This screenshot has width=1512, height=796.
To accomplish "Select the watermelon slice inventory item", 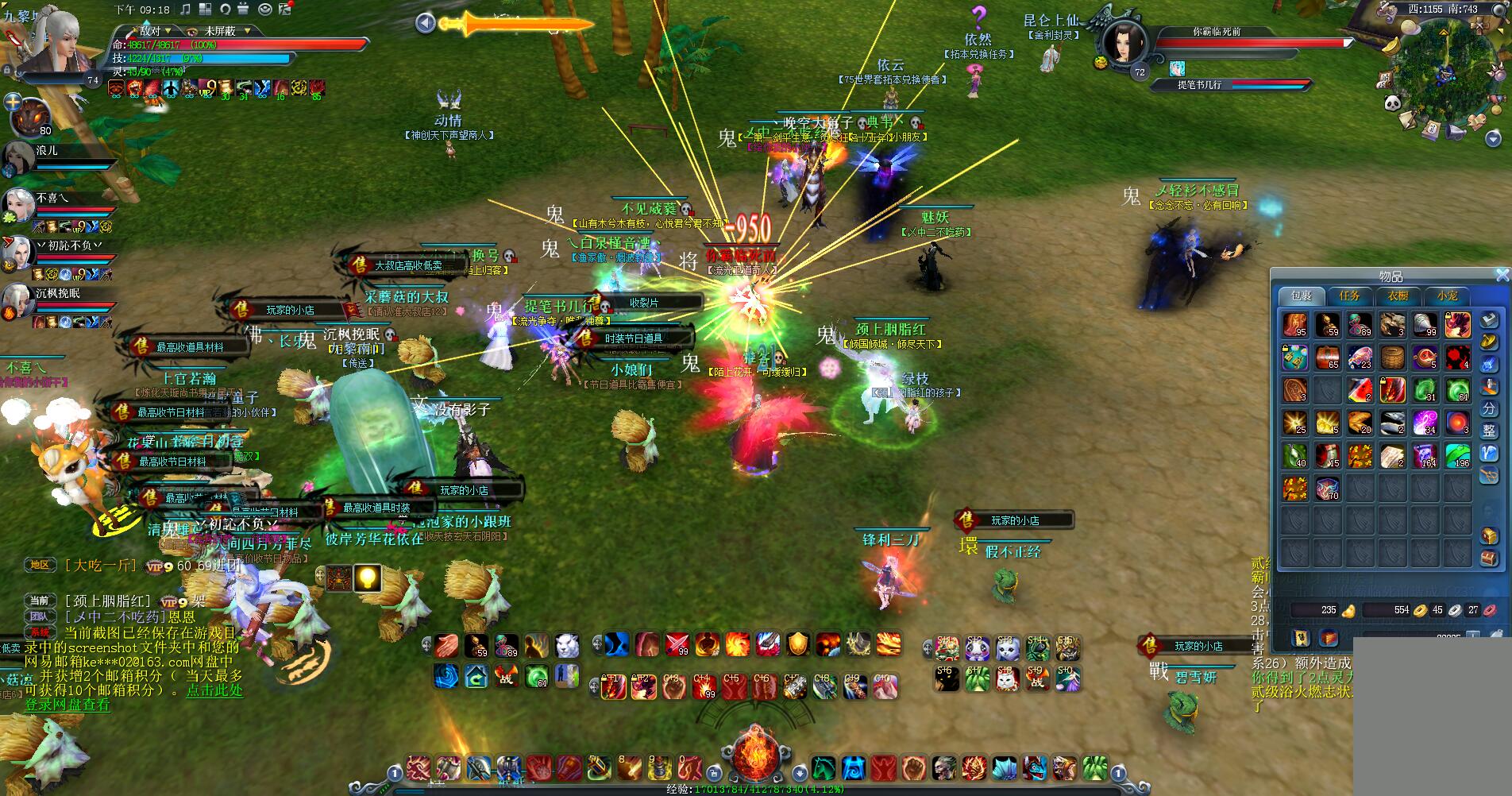I will tap(1360, 390).
